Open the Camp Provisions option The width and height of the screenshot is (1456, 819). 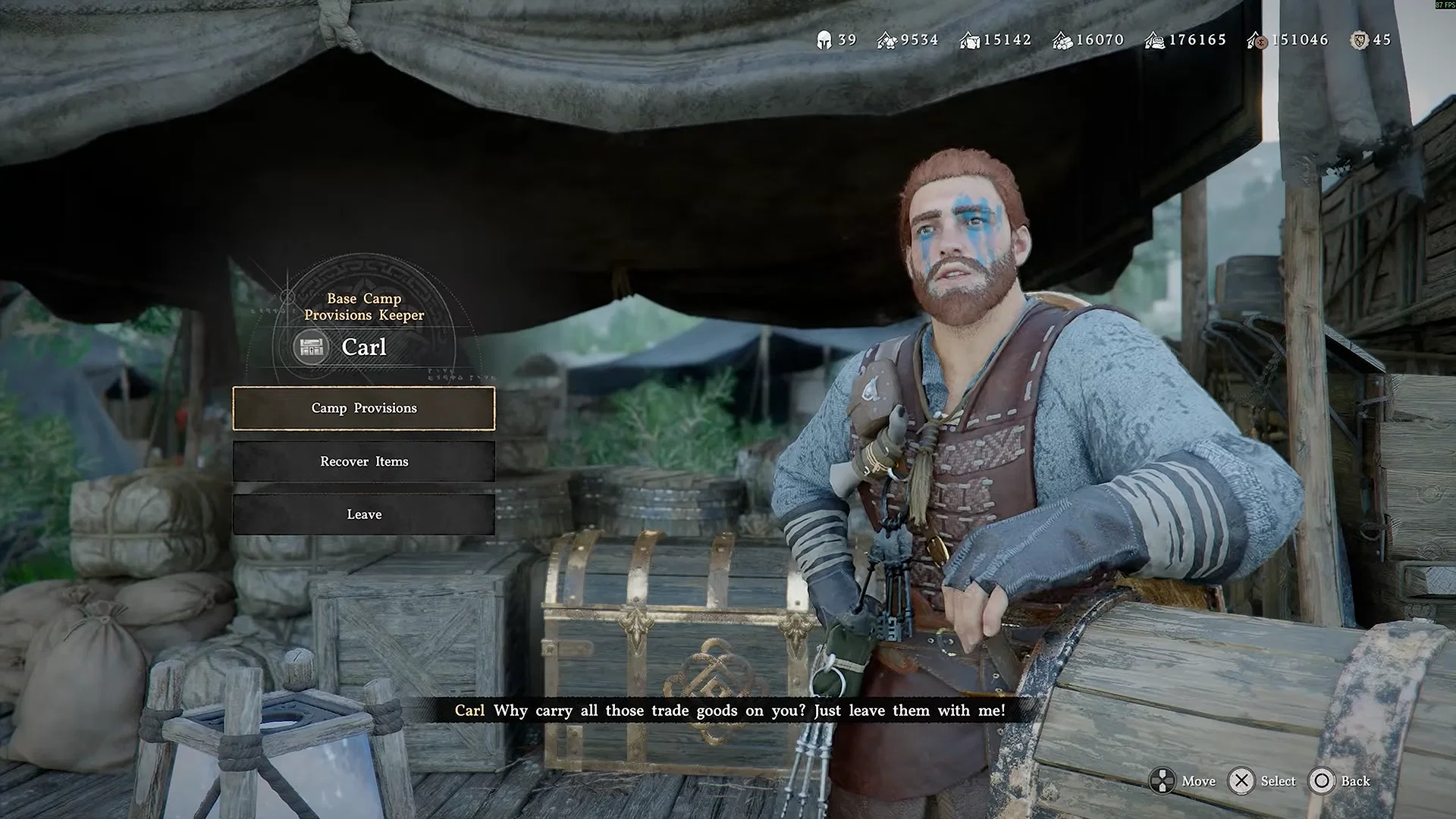tap(364, 408)
